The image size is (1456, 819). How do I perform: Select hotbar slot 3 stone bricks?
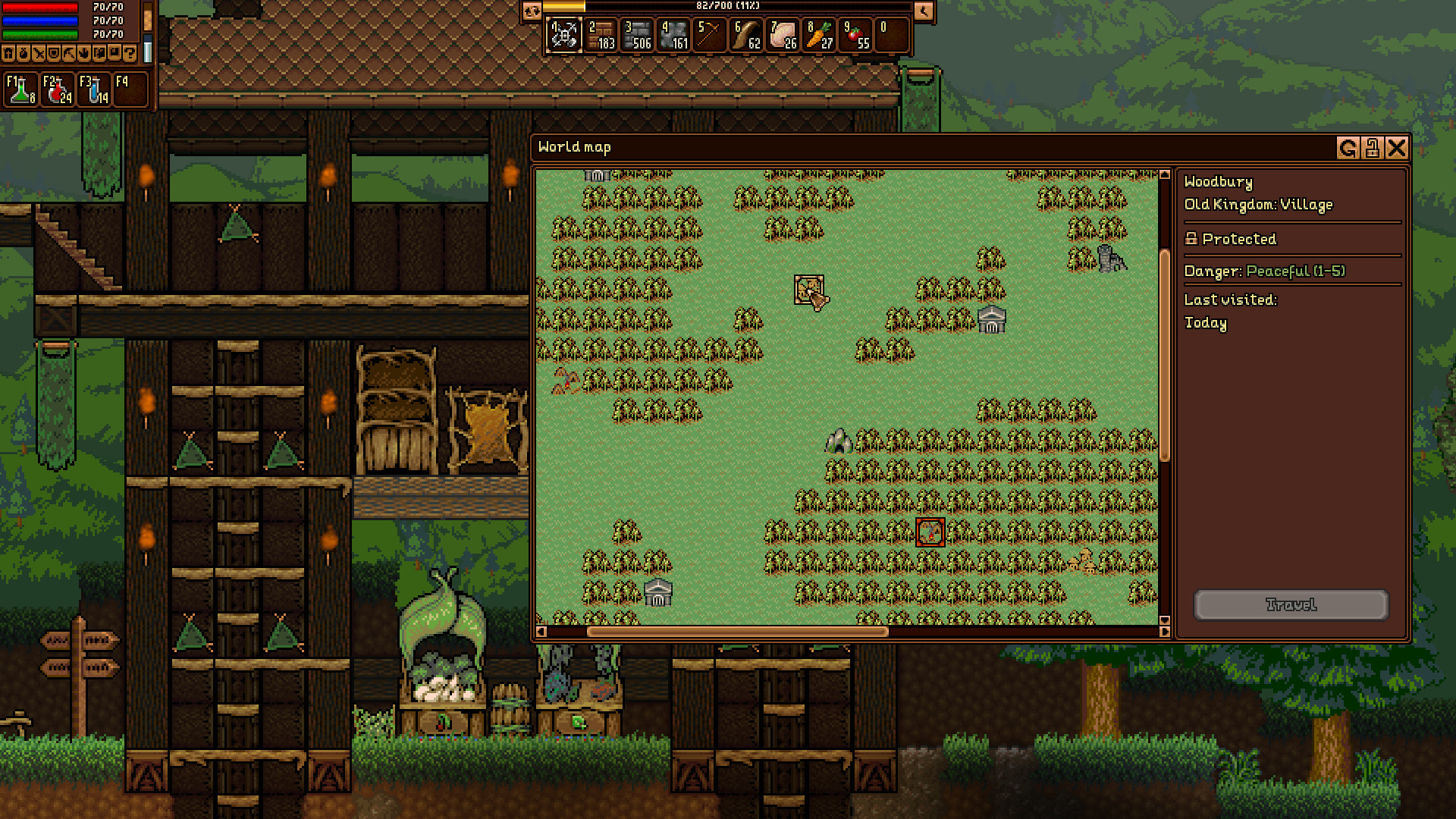637,36
